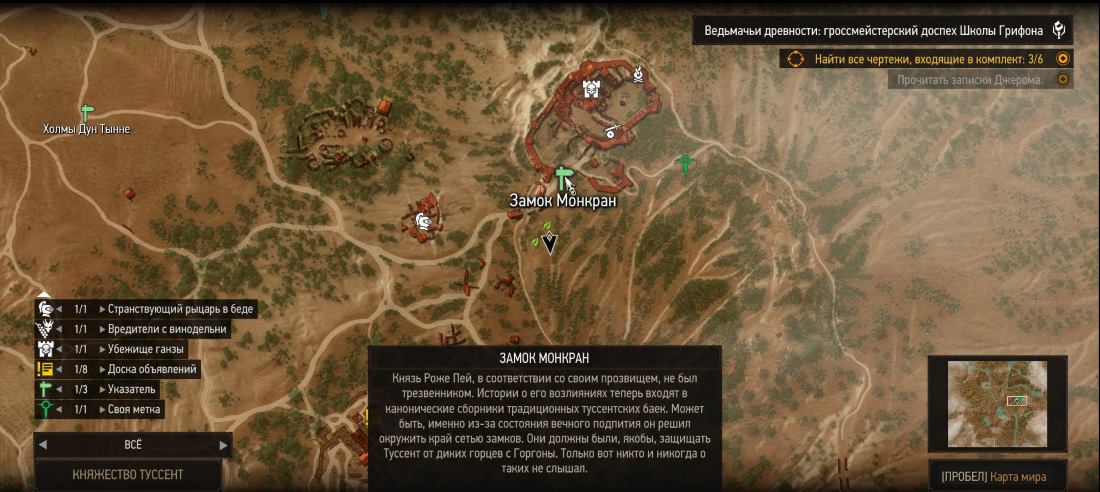Select the Холмы Дун Тынне signpost marker
The image size is (1100, 492).
point(86,113)
